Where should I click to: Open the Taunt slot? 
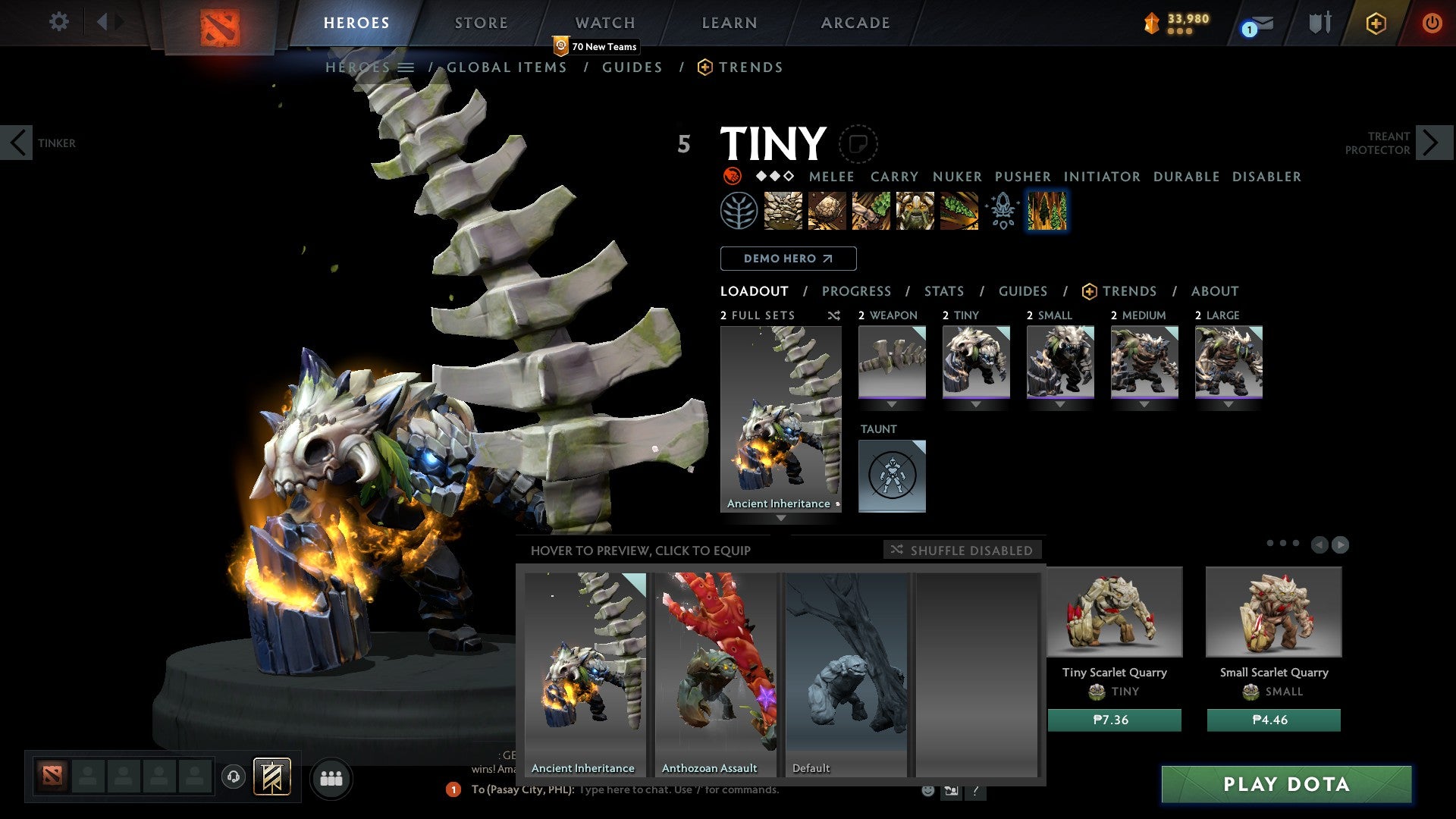tap(892, 475)
